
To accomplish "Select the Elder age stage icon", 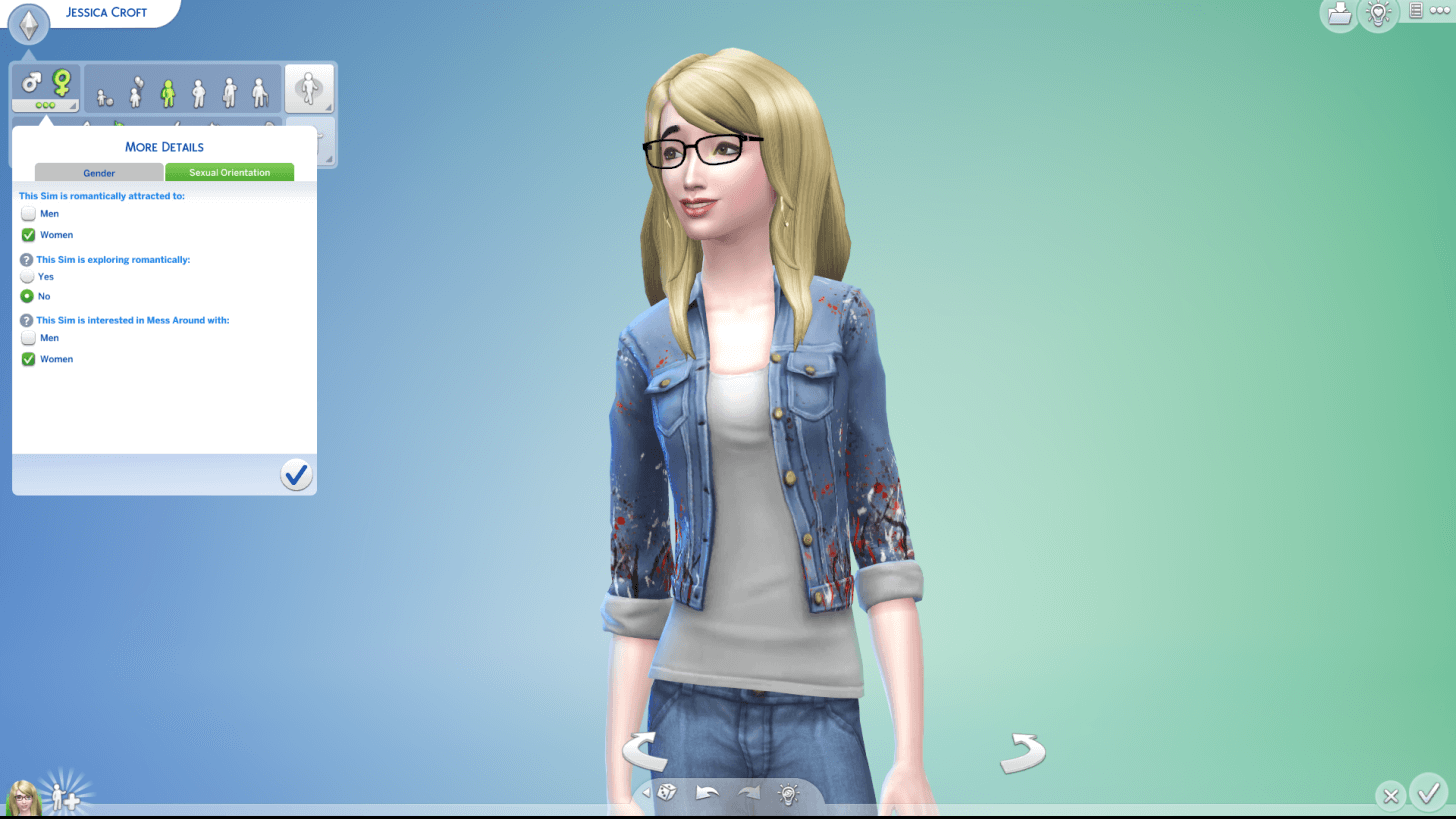I will [x=261, y=93].
